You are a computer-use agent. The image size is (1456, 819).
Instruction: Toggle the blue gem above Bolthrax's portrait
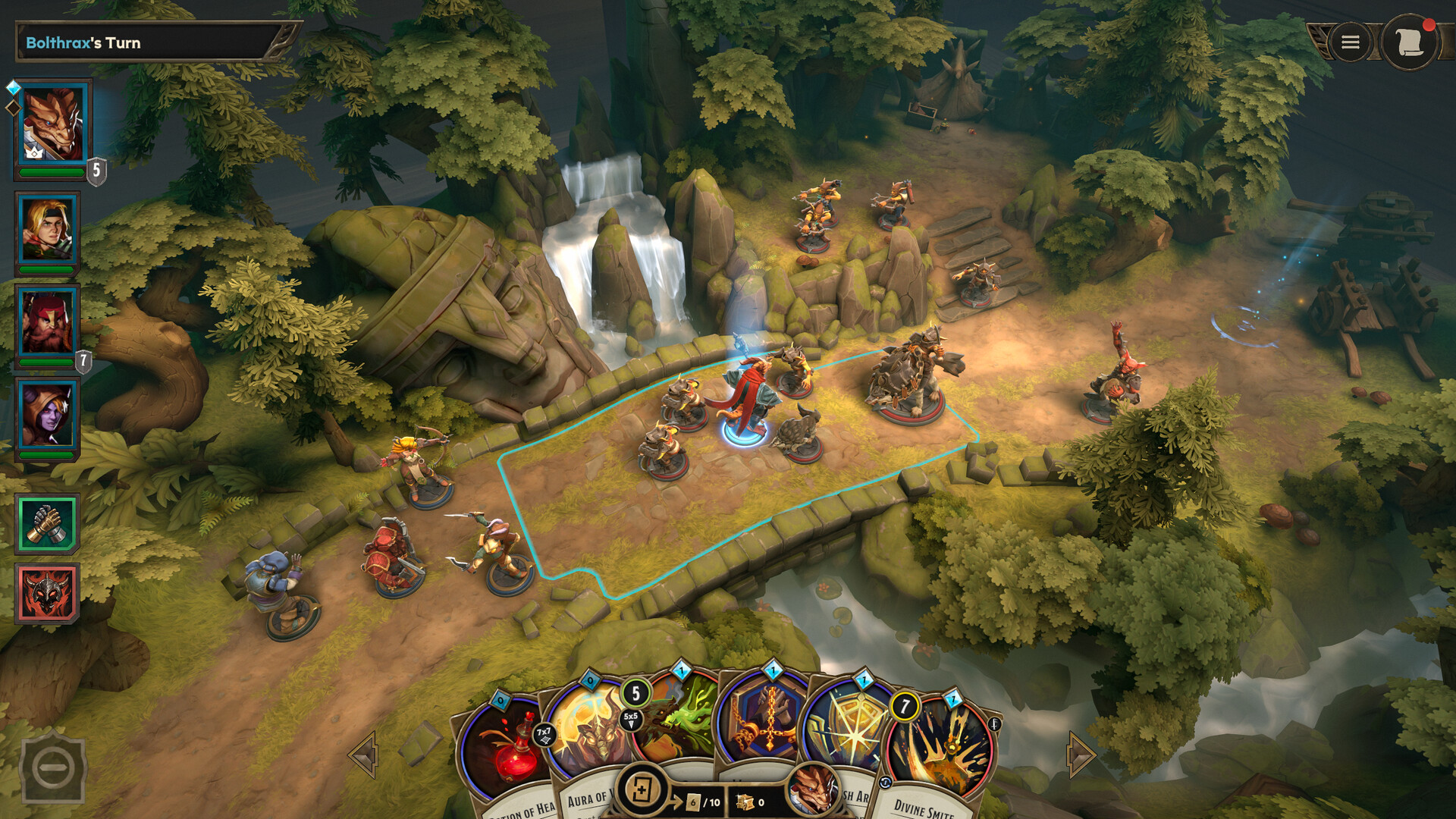tap(14, 86)
